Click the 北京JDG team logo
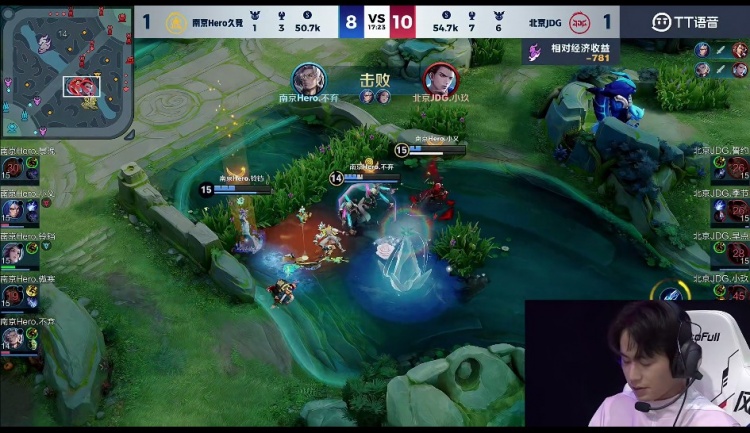Screen dimensions: 750x433 pyautogui.click(x=579, y=21)
